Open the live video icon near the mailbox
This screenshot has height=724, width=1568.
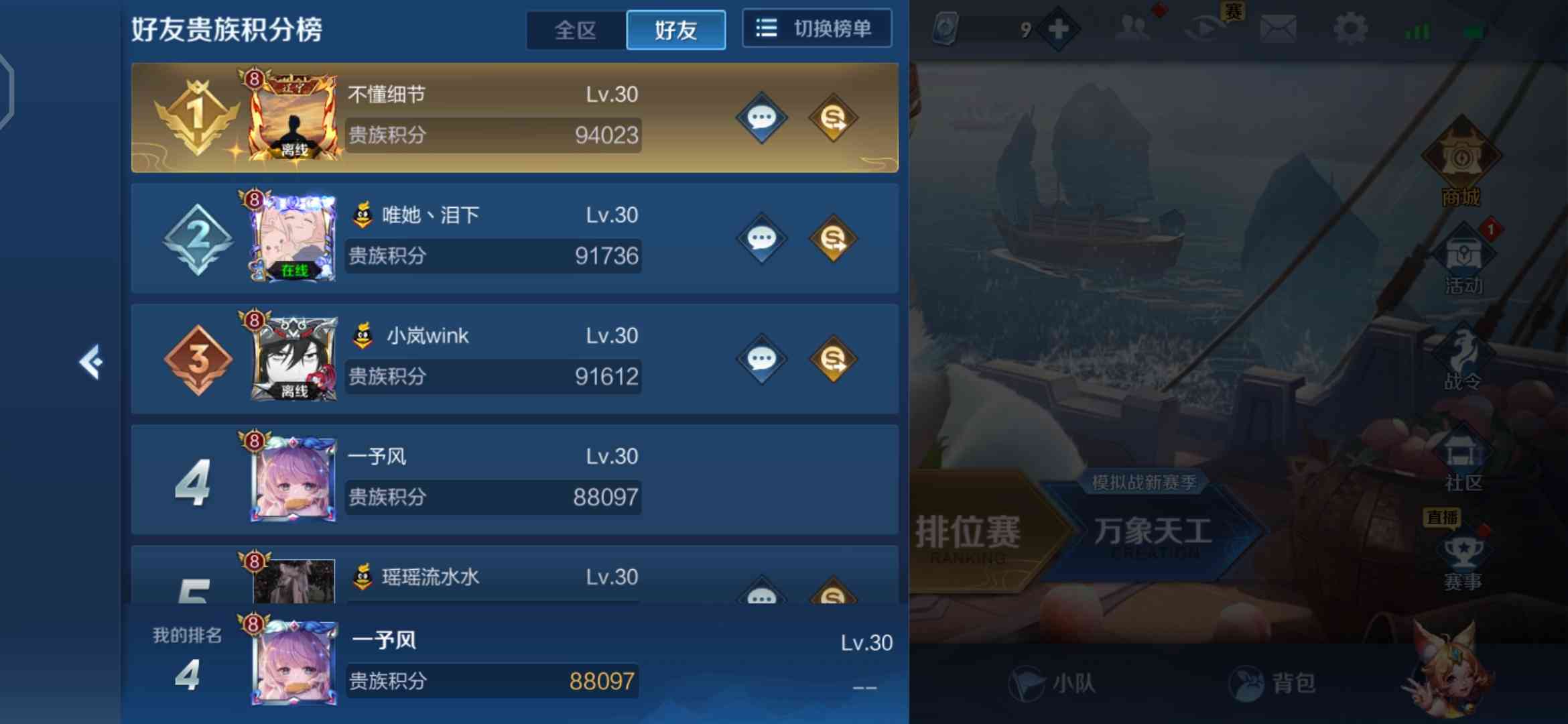pos(1204,27)
